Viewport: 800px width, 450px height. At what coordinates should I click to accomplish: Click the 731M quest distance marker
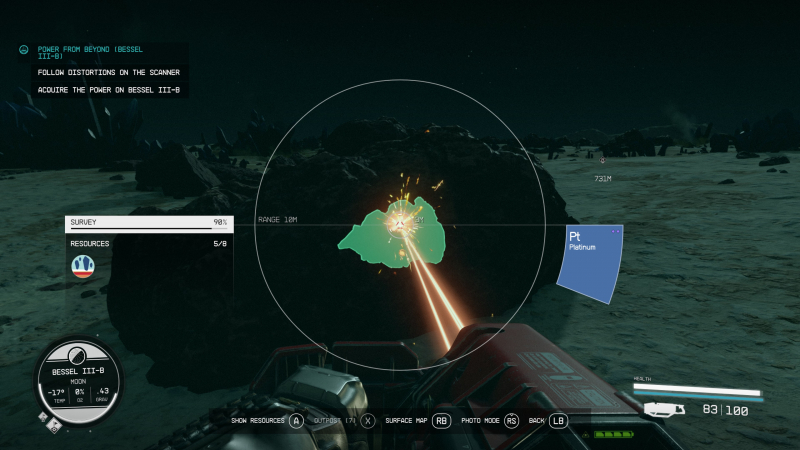coord(602,178)
